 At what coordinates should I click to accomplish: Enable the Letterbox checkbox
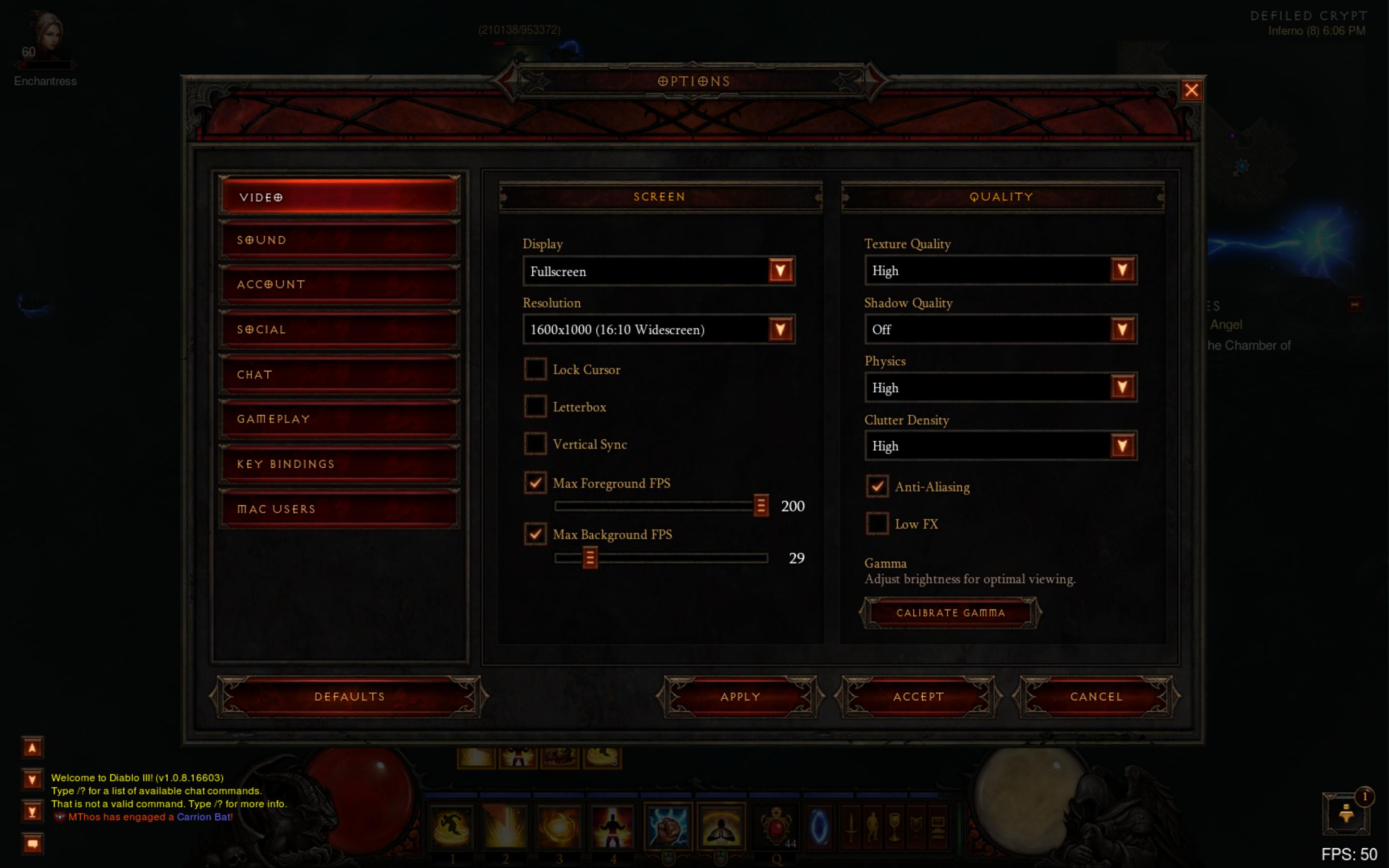(535, 407)
